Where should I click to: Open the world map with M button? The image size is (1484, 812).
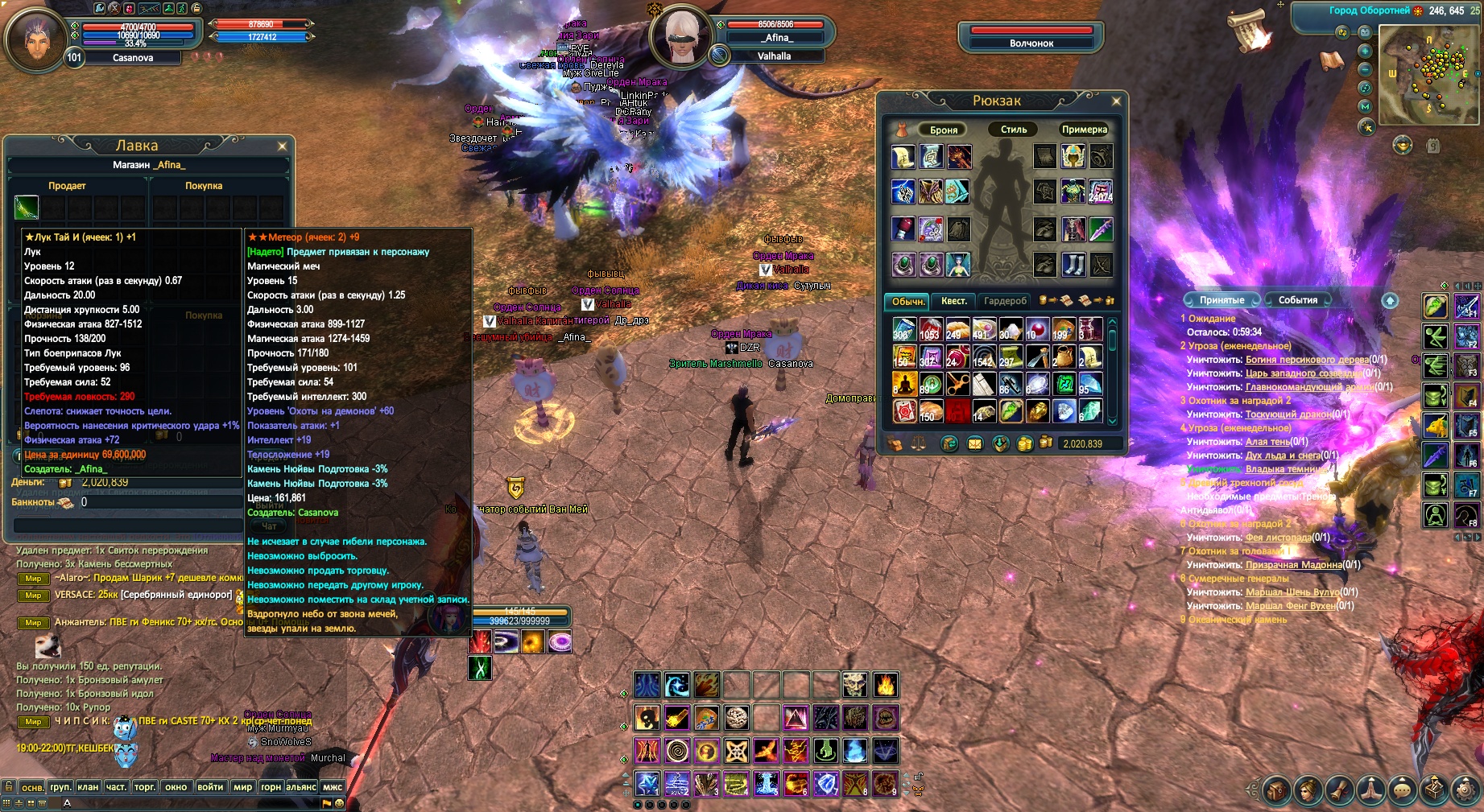[1365, 106]
